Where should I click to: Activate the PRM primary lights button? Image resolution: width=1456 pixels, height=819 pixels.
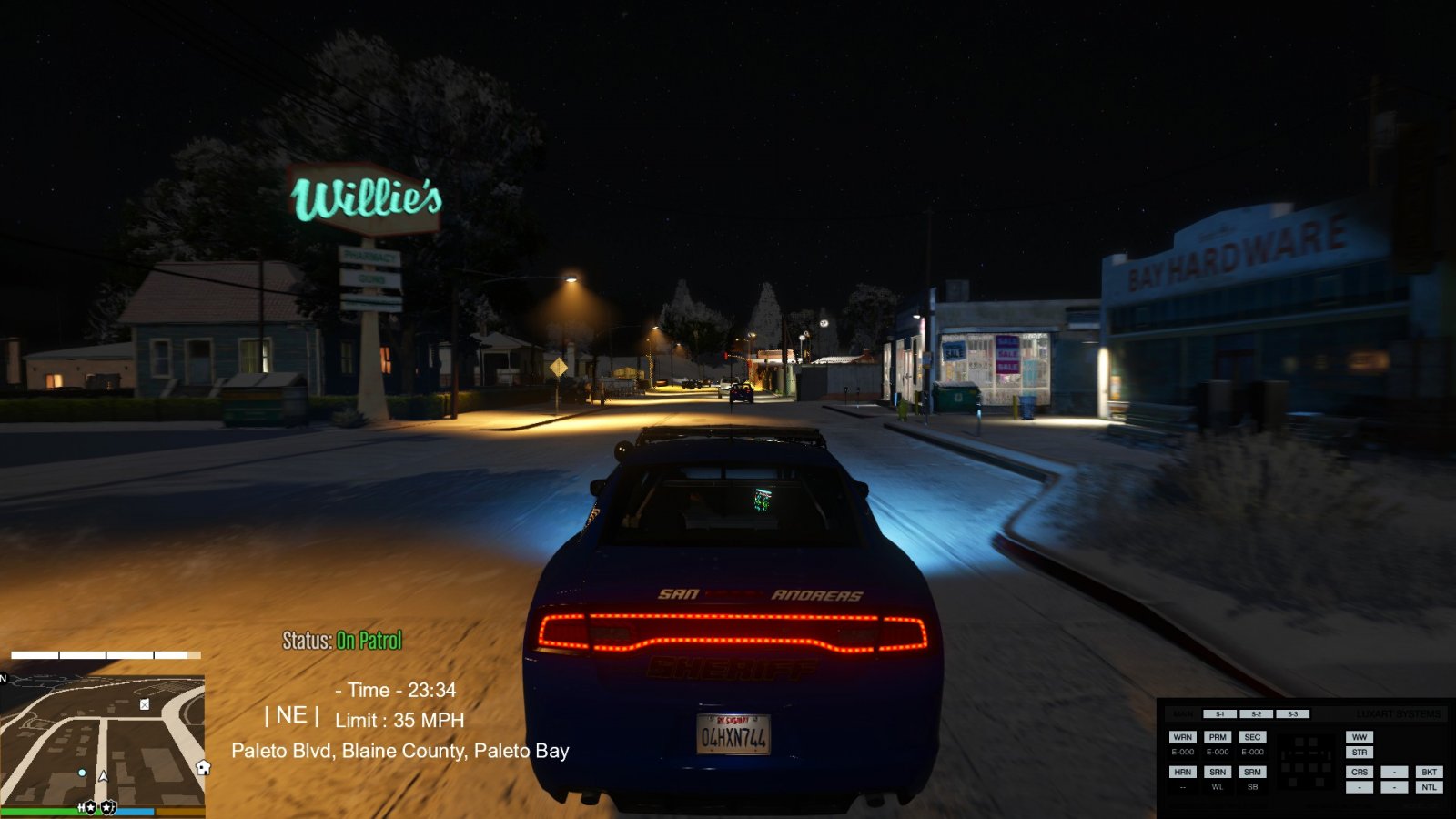[x=1218, y=737]
